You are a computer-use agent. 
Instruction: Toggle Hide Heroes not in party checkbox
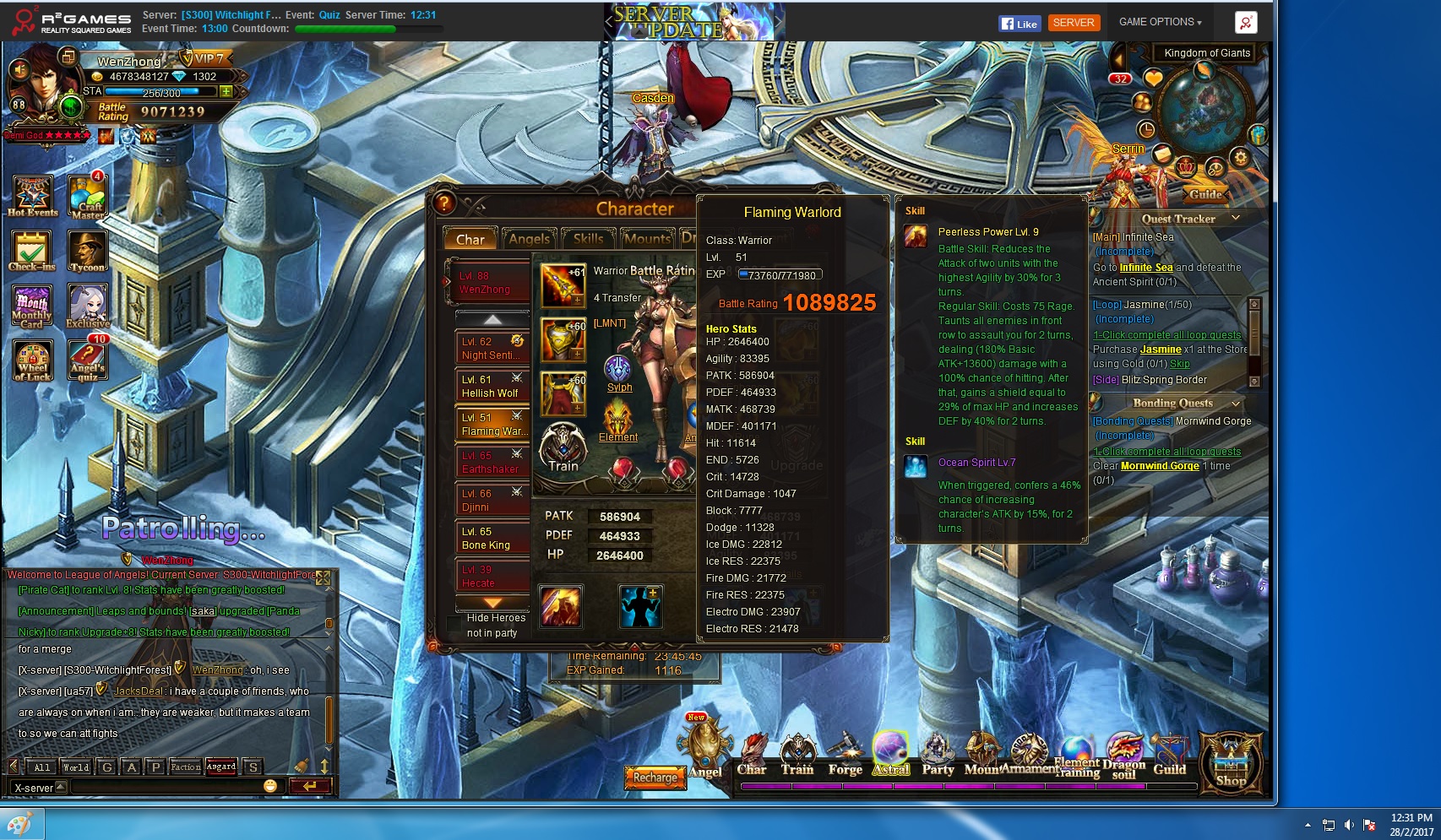pyautogui.click(x=454, y=623)
